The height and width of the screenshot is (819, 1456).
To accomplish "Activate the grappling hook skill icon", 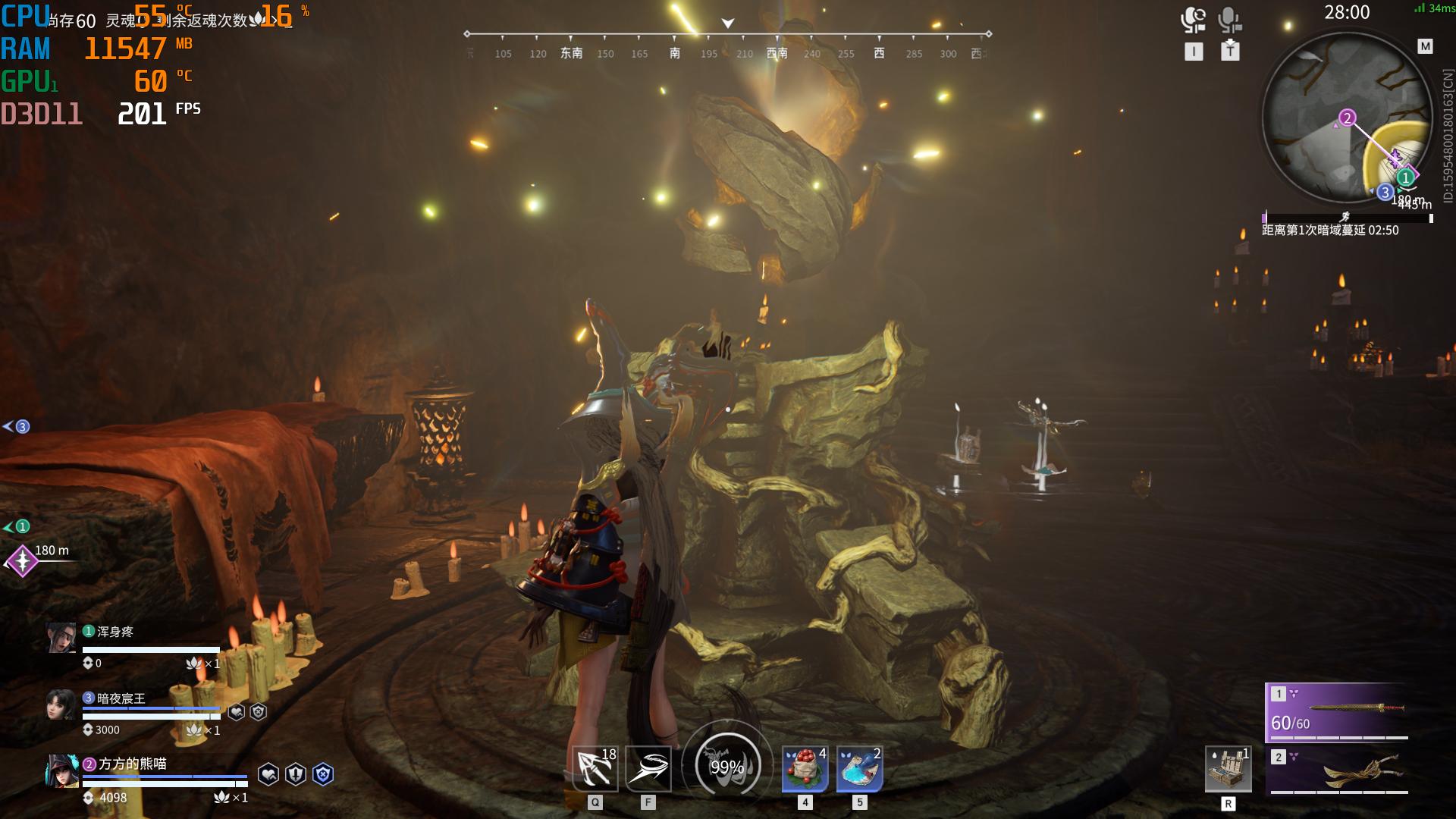I will [x=595, y=769].
